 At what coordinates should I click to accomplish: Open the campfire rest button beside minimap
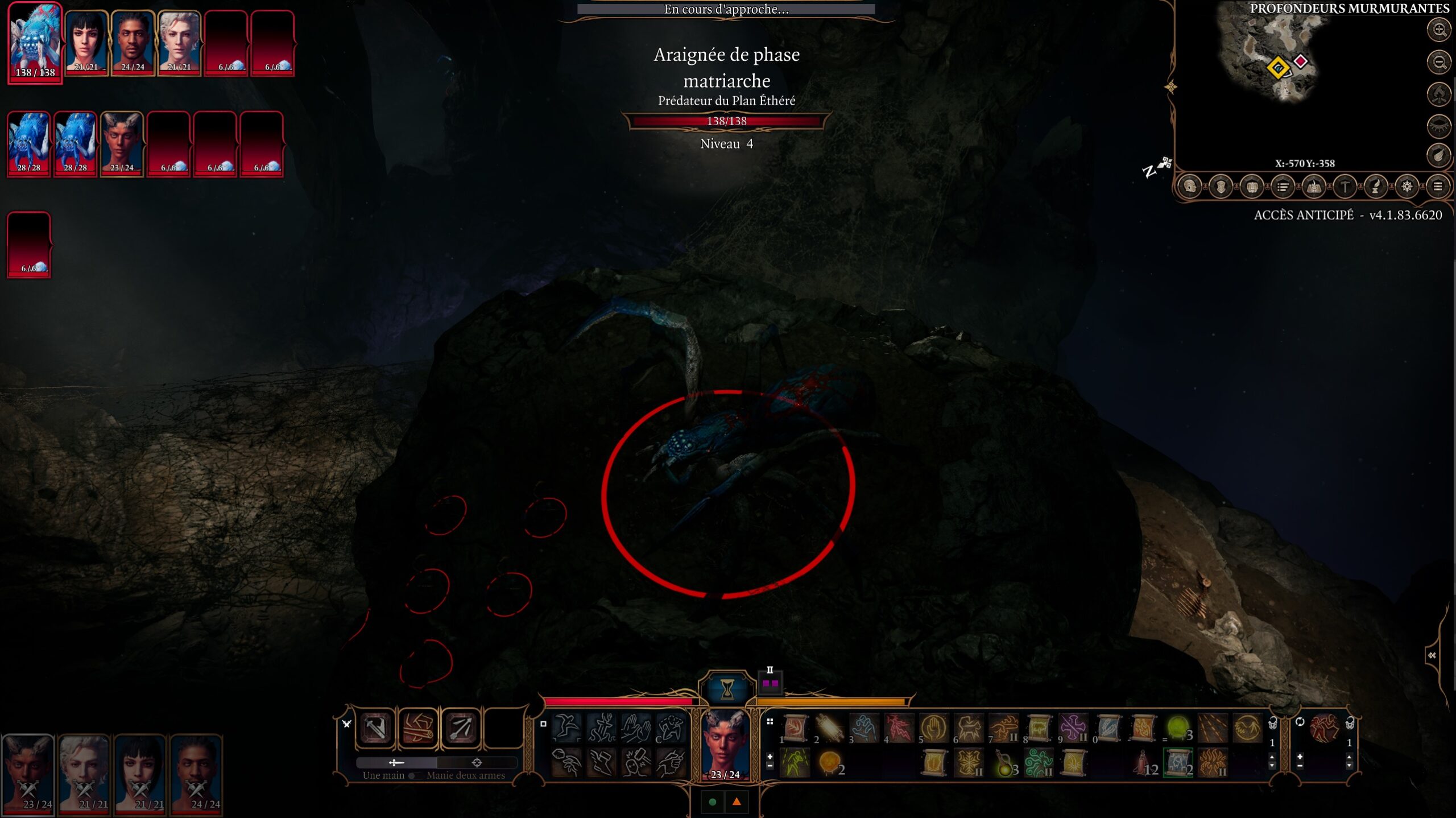click(1440, 94)
